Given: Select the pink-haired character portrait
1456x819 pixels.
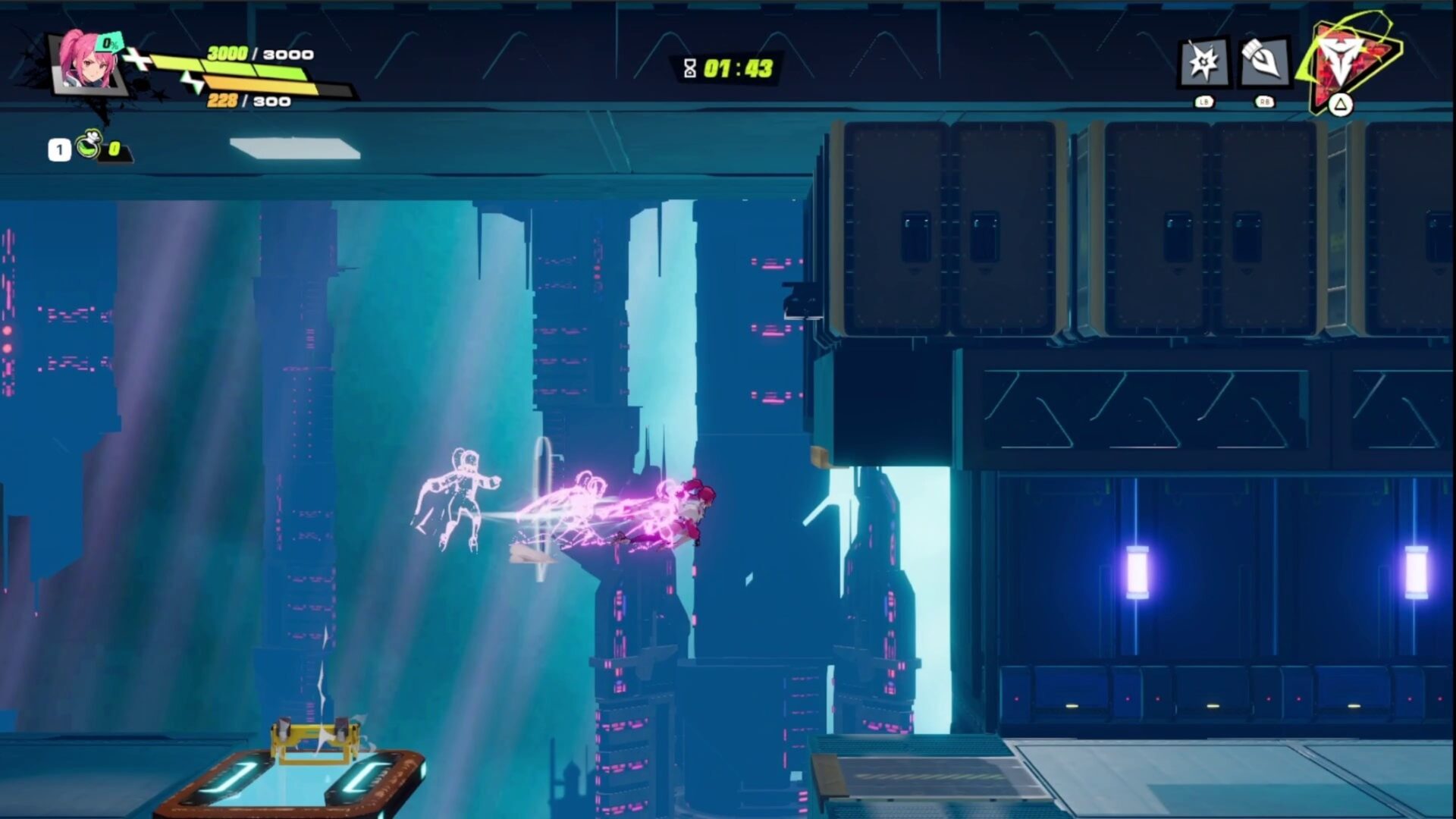Looking at the screenshot, I should pos(88,64).
